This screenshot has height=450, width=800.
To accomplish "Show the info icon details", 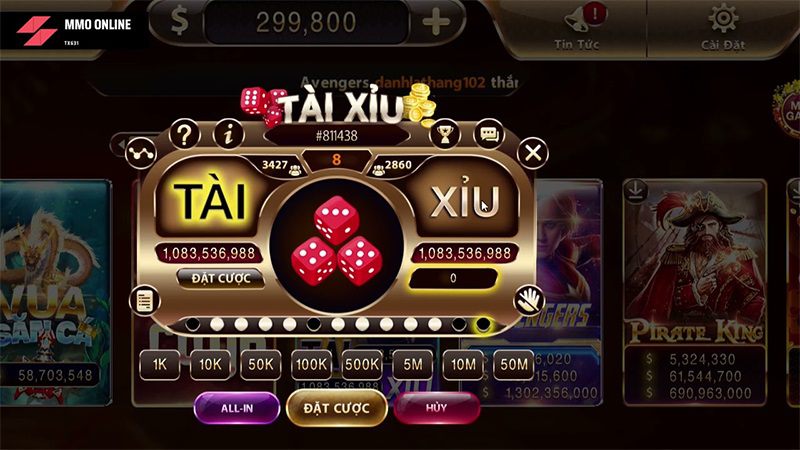I will [230, 133].
